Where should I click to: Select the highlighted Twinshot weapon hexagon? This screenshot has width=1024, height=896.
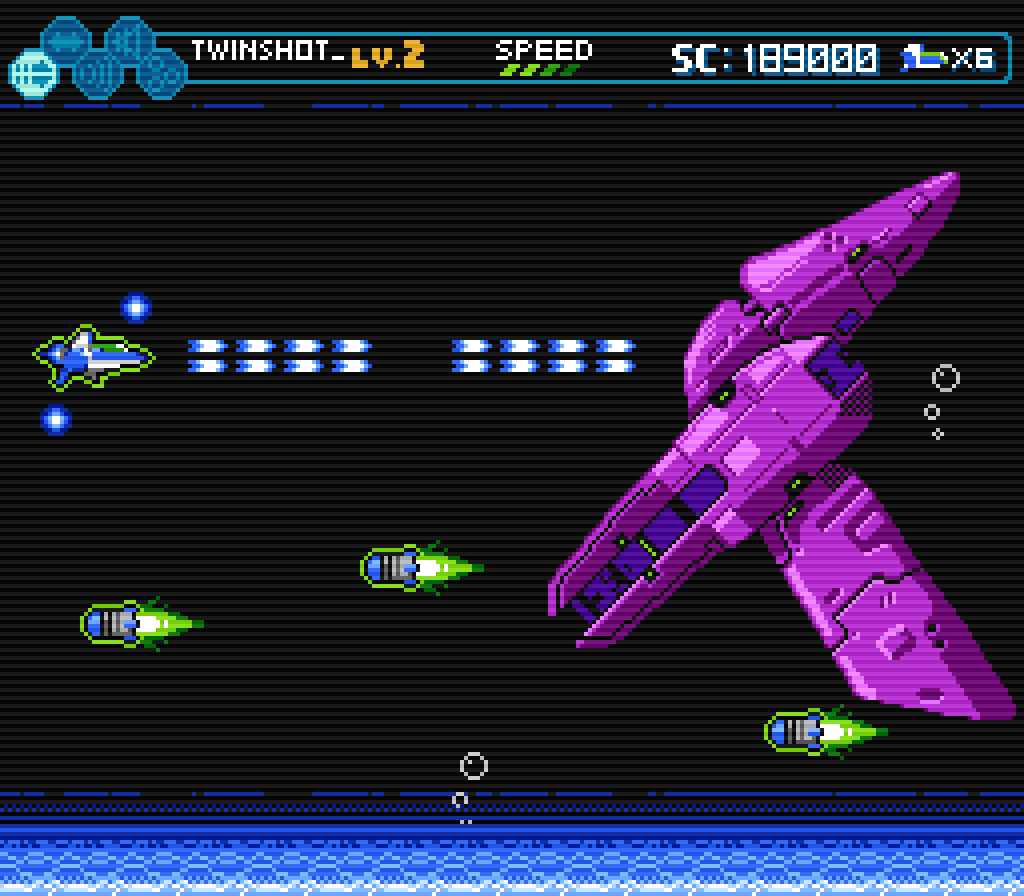click(x=33, y=72)
